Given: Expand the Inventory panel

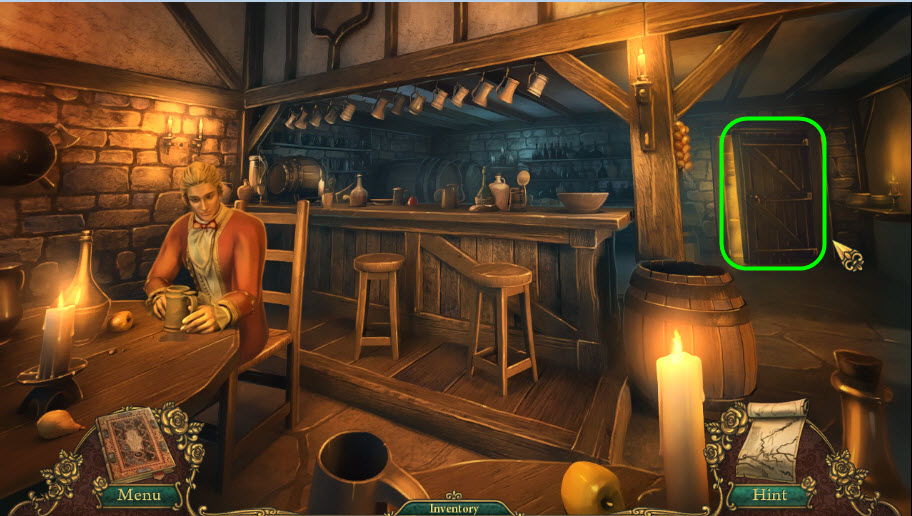Looking at the screenshot, I should pyautogui.click(x=455, y=508).
